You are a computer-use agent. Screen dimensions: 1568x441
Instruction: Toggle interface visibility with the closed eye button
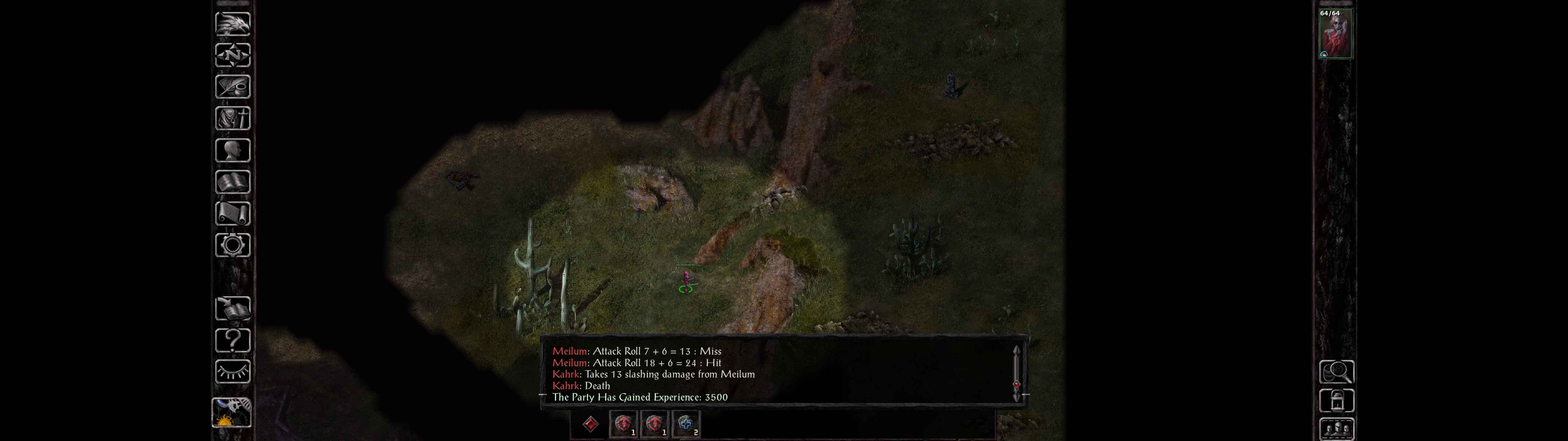pyautogui.click(x=232, y=371)
